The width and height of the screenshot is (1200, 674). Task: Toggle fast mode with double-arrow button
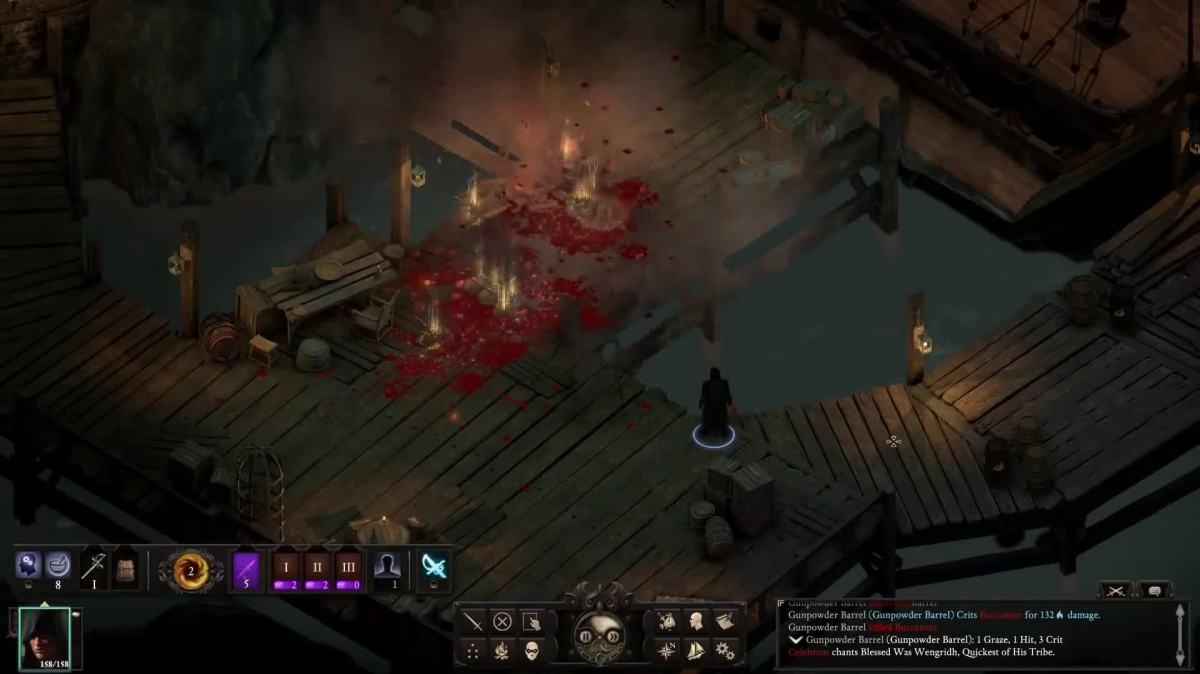tap(615, 637)
